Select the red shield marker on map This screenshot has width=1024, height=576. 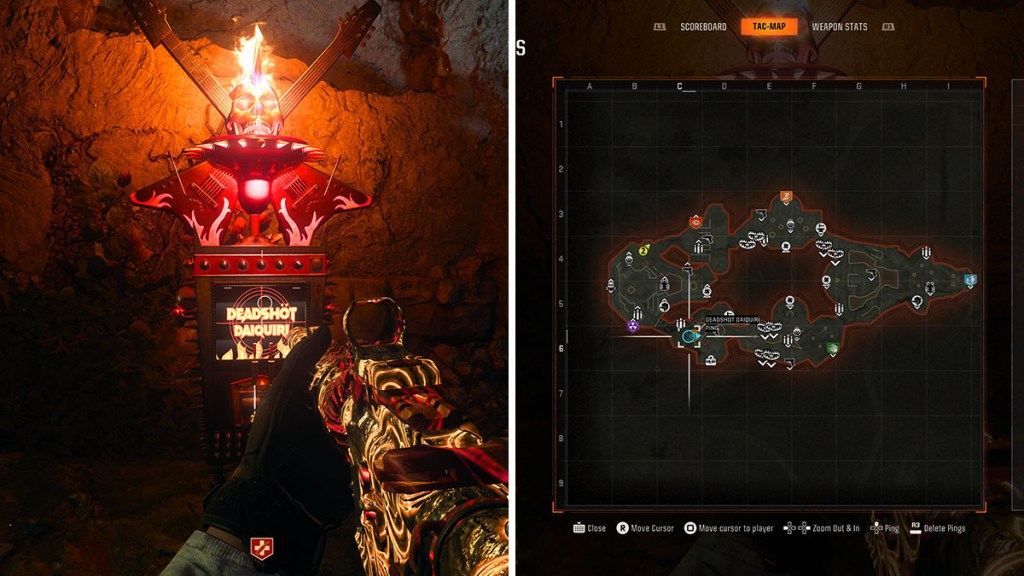(695, 222)
